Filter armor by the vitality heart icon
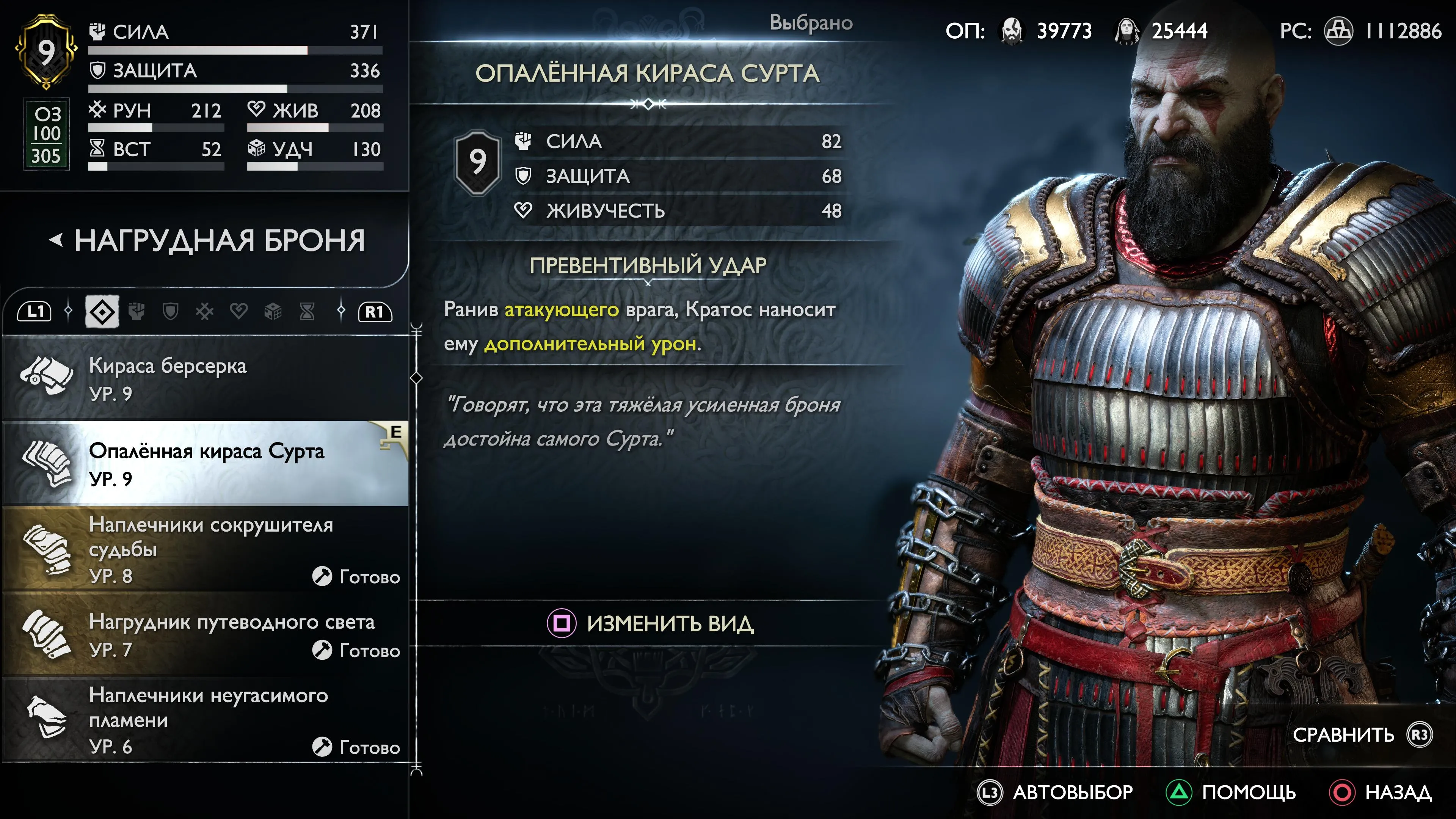 (x=238, y=311)
